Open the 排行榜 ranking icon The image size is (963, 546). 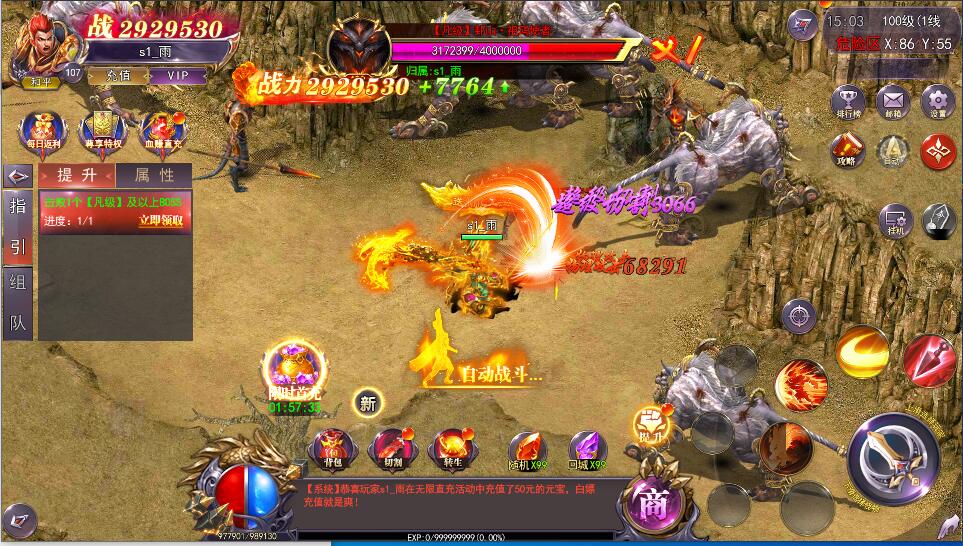pyautogui.click(x=849, y=101)
